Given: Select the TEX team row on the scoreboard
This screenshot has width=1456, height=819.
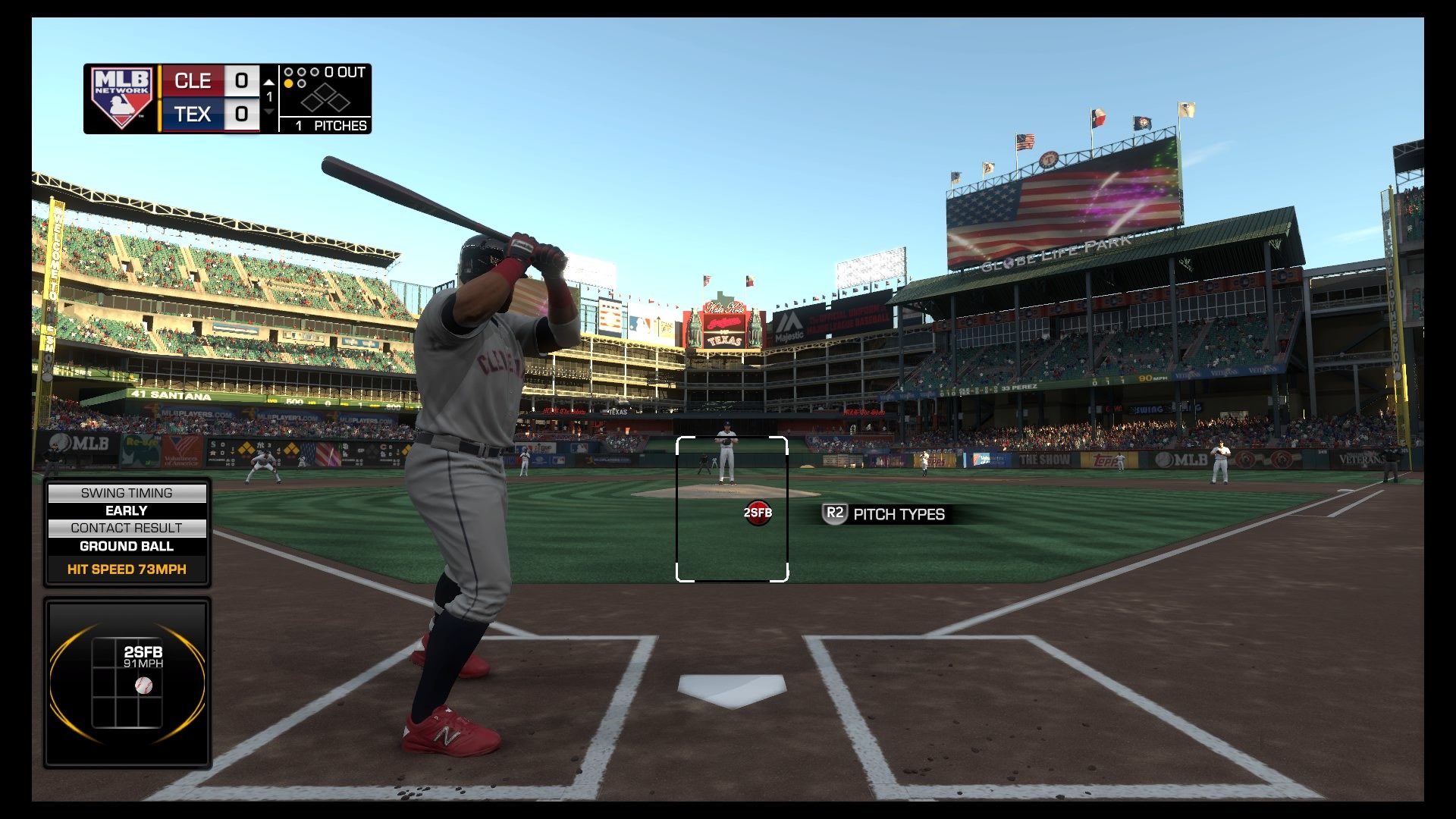Looking at the screenshot, I should coord(193,115).
